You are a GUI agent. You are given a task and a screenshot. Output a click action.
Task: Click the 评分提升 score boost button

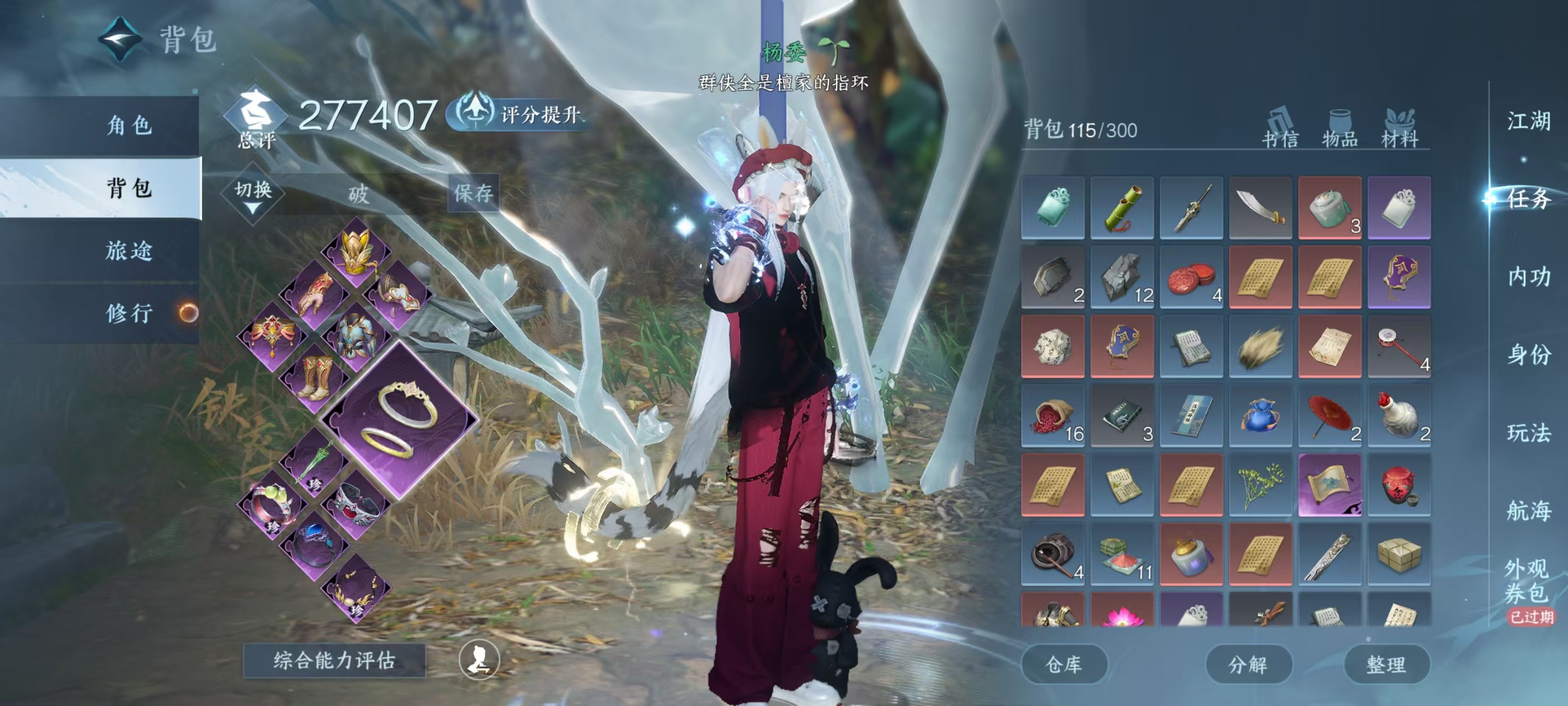(519, 114)
